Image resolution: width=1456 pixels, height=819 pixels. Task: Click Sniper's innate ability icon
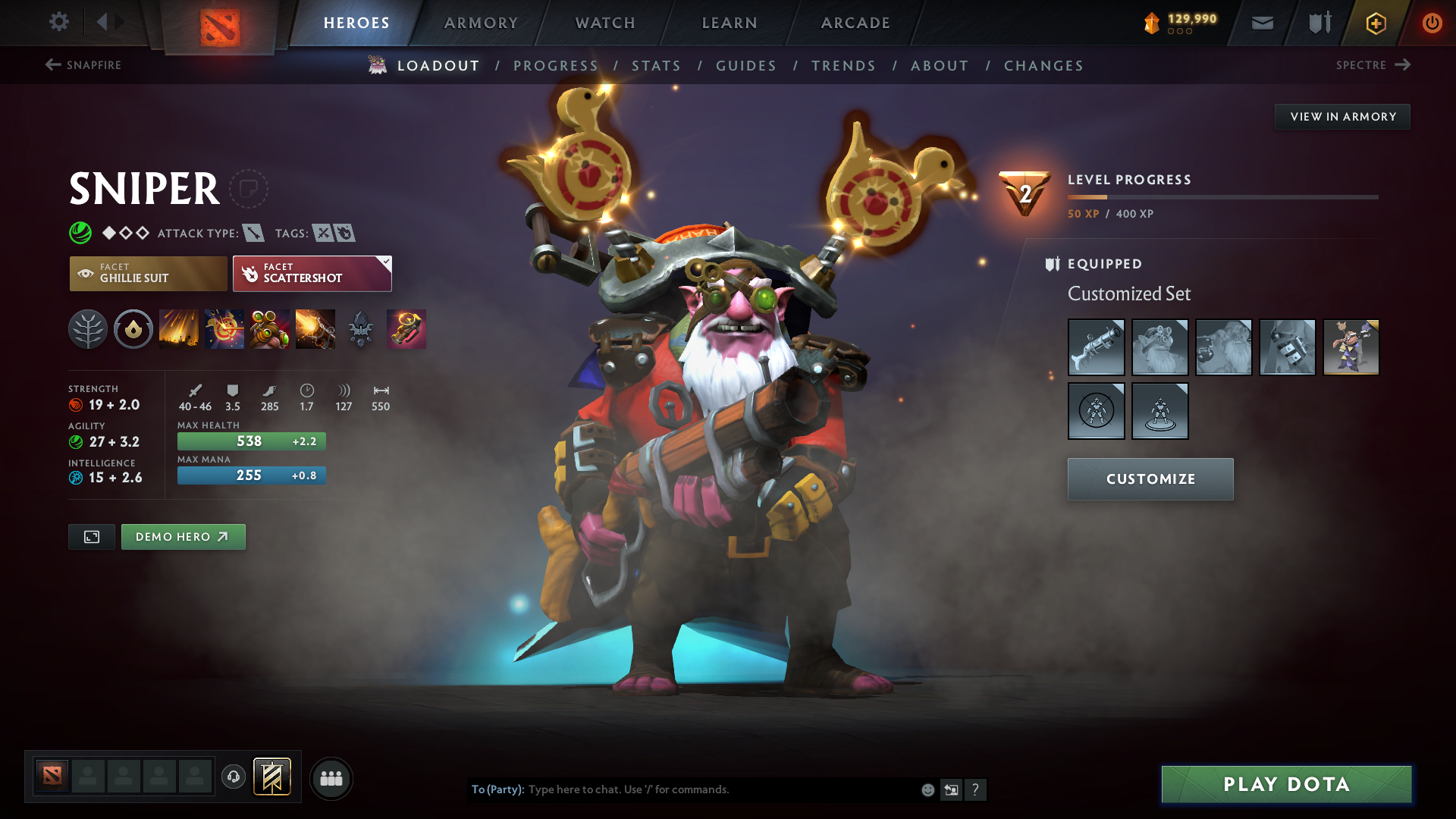pyautogui.click(x=133, y=329)
